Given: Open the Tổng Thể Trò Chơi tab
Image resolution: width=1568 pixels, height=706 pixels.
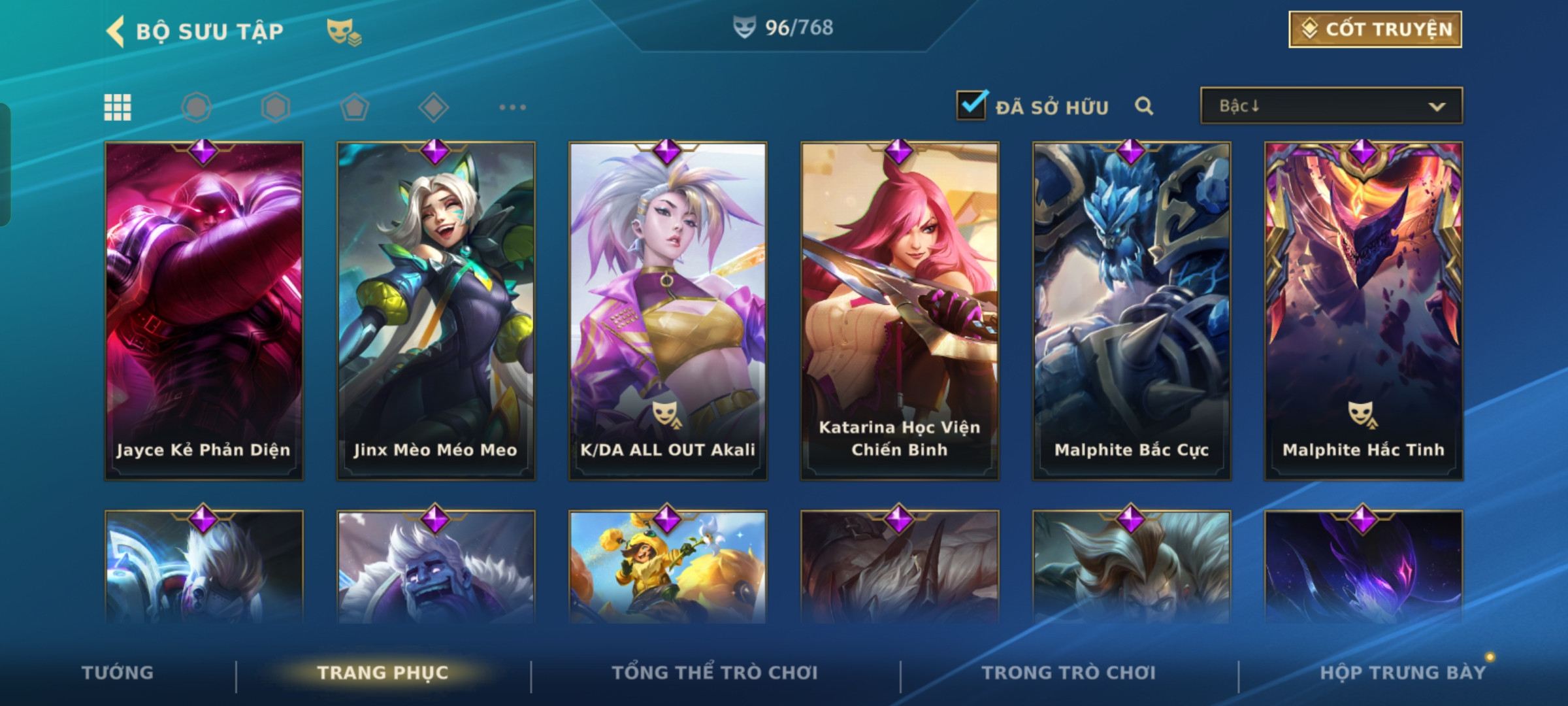Looking at the screenshot, I should tap(715, 673).
